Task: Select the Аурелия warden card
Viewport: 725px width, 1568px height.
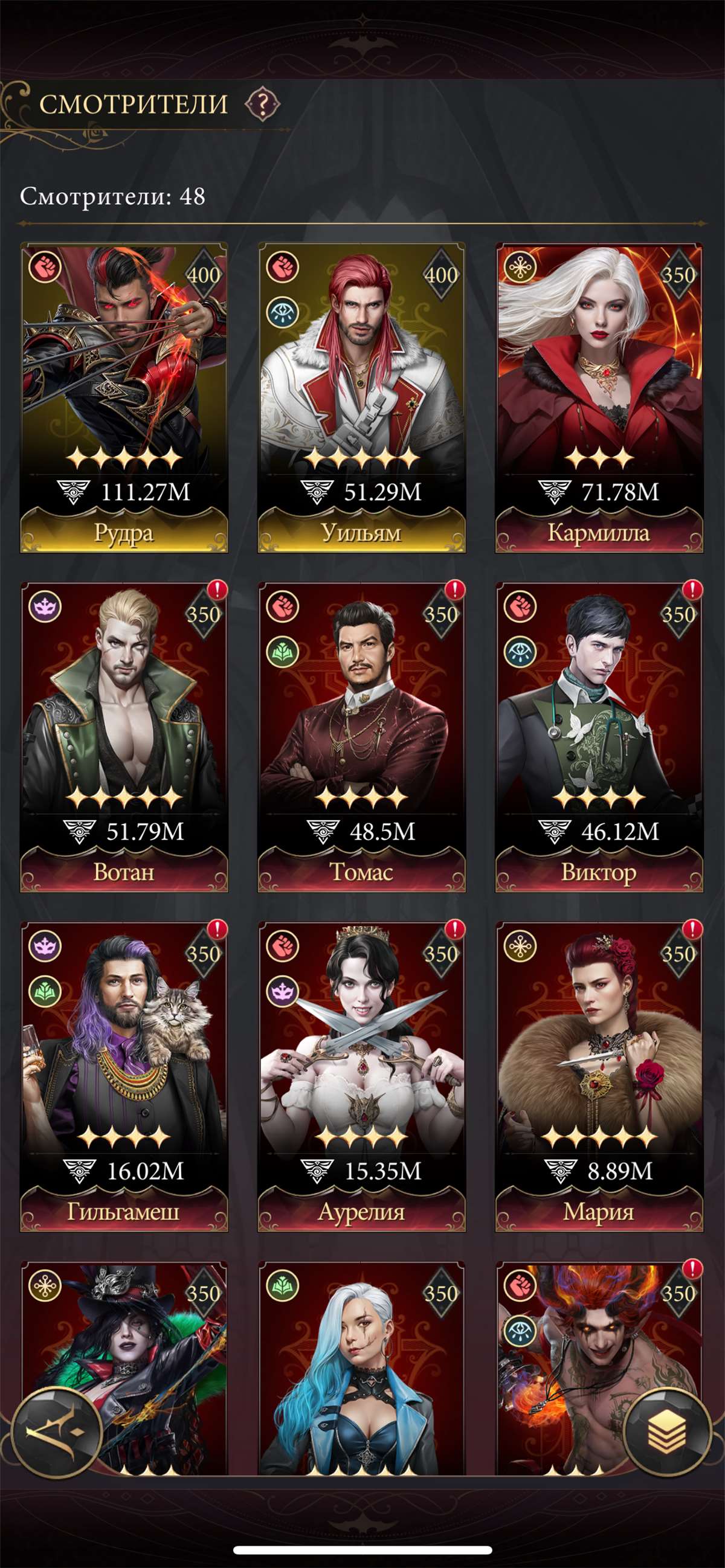Action: pyautogui.click(x=361, y=1076)
